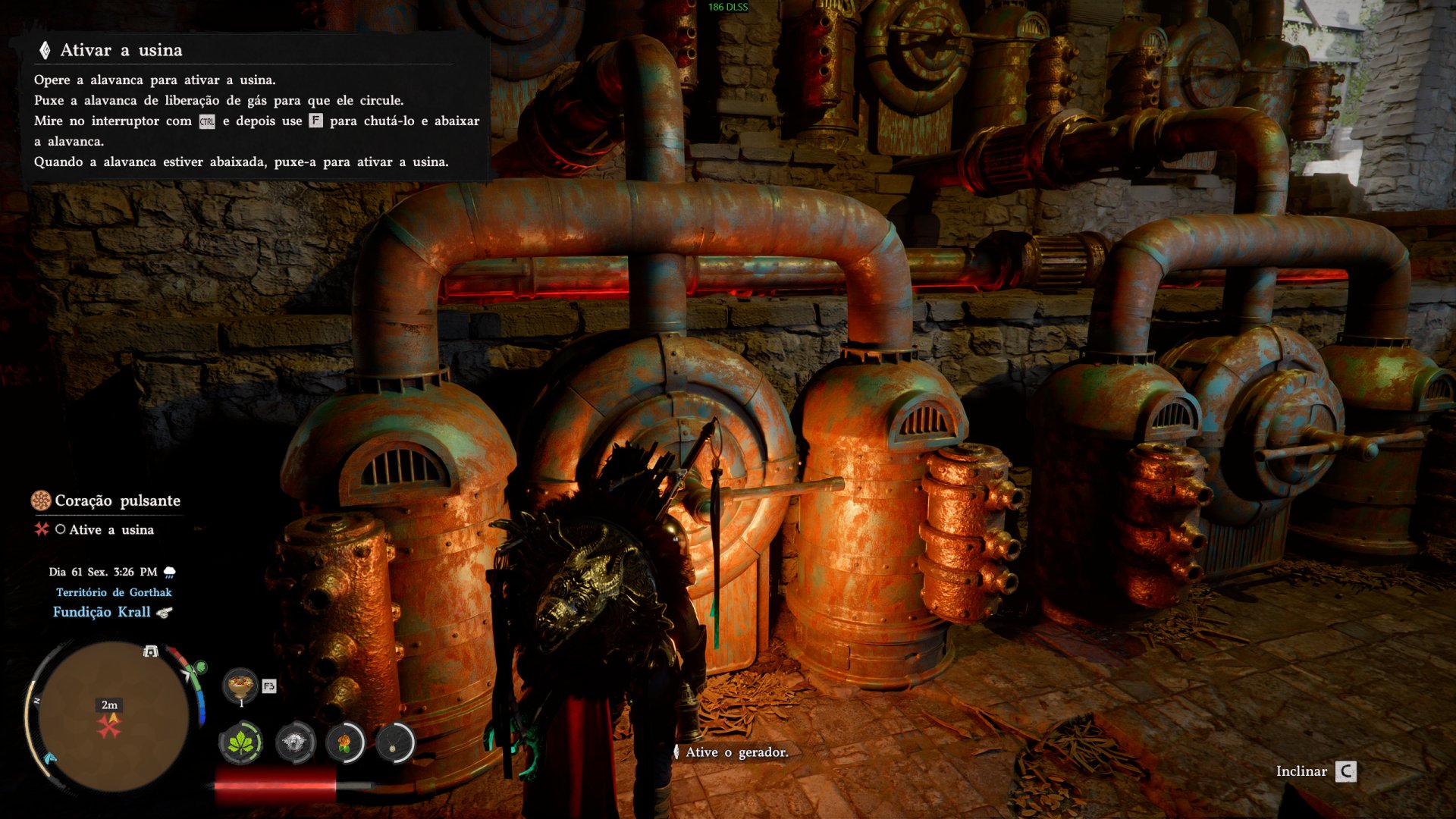Click the gate marker on minimap edge
The image size is (1456, 819).
click(151, 651)
